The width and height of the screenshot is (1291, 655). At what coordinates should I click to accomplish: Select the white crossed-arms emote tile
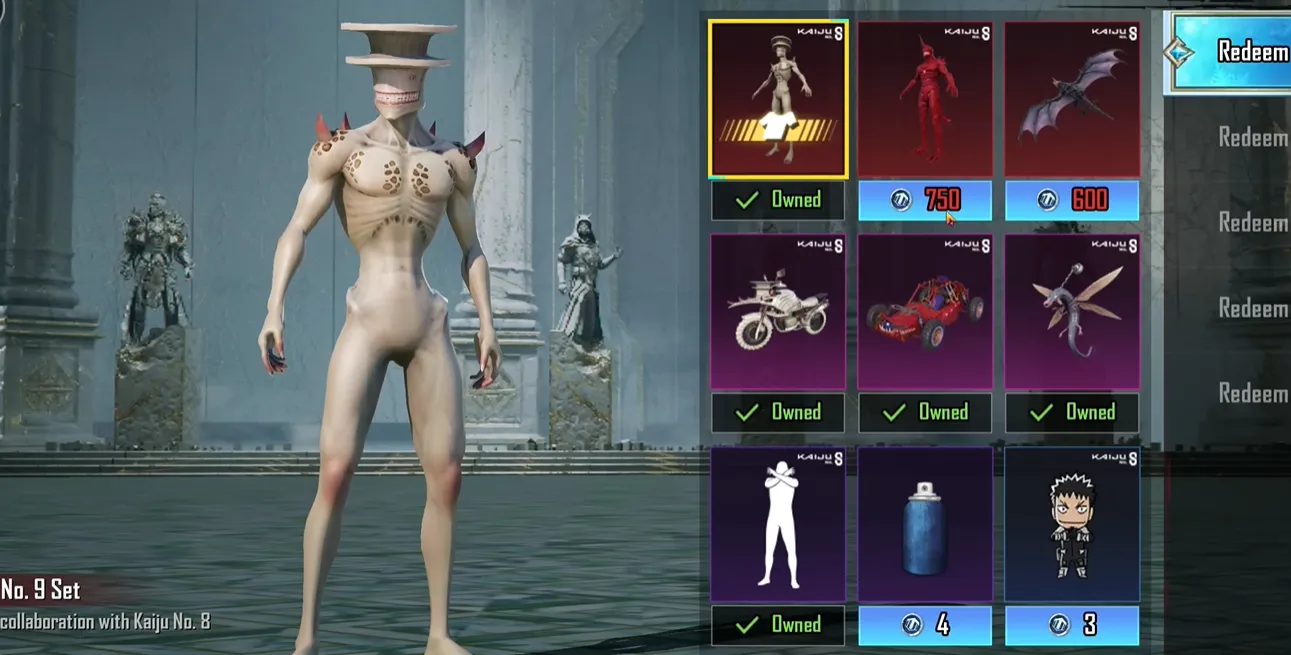pyautogui.click(x=778, y=524)
